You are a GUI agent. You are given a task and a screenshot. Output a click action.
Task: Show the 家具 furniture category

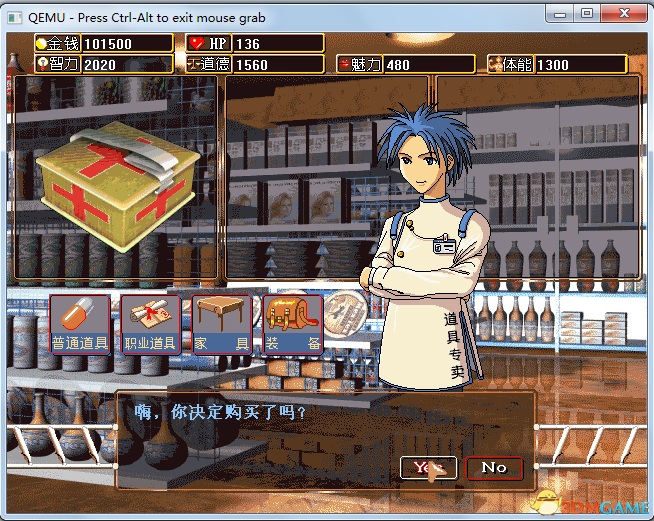click(x=221, y=325)
